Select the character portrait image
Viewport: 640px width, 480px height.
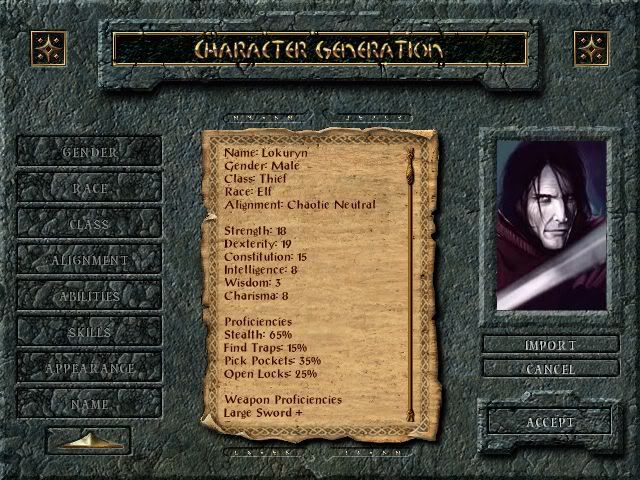[x=550, y=225]
